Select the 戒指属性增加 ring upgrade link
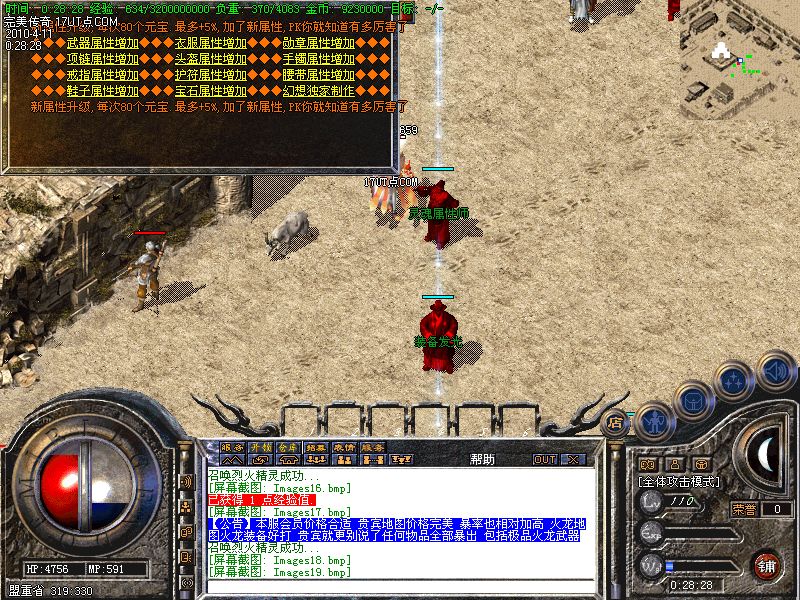The image size is (800, 600). click(101, 75)
